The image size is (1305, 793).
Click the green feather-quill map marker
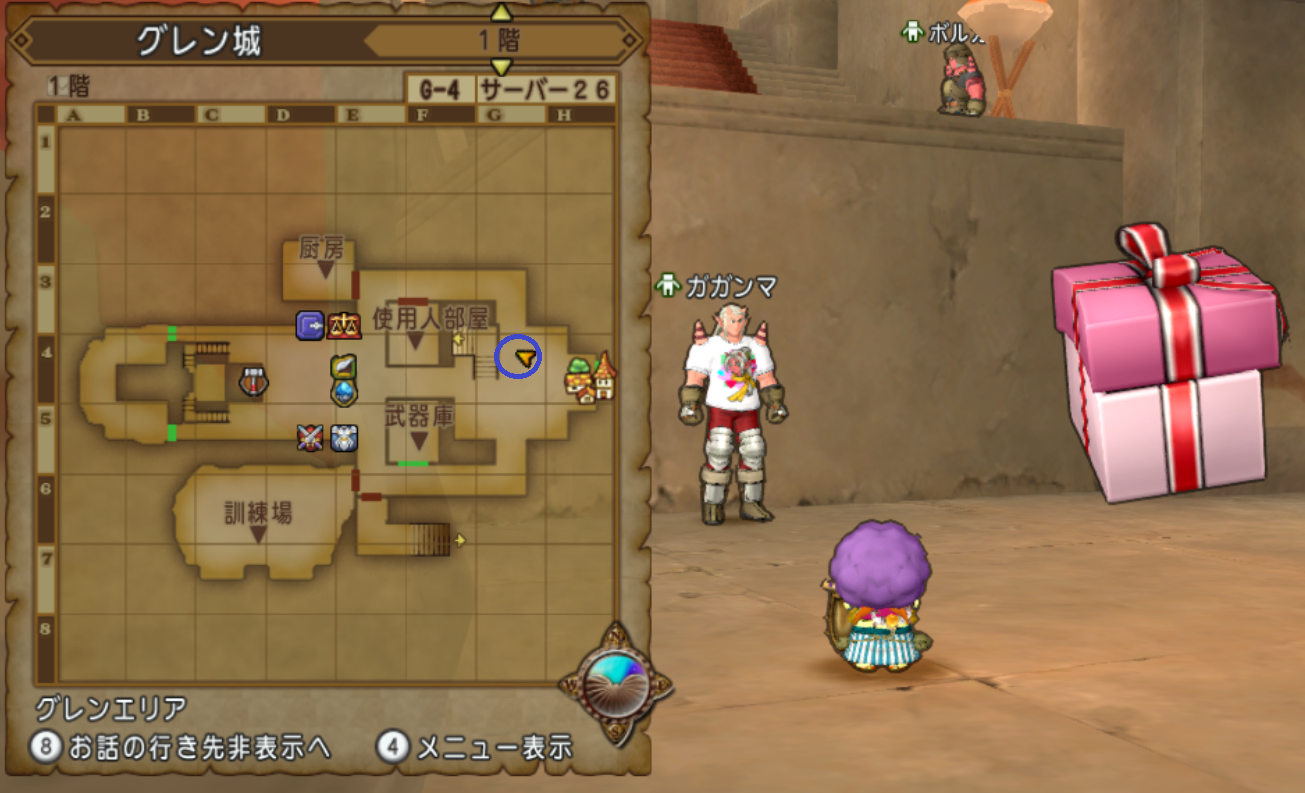click(x=344, y=368)
